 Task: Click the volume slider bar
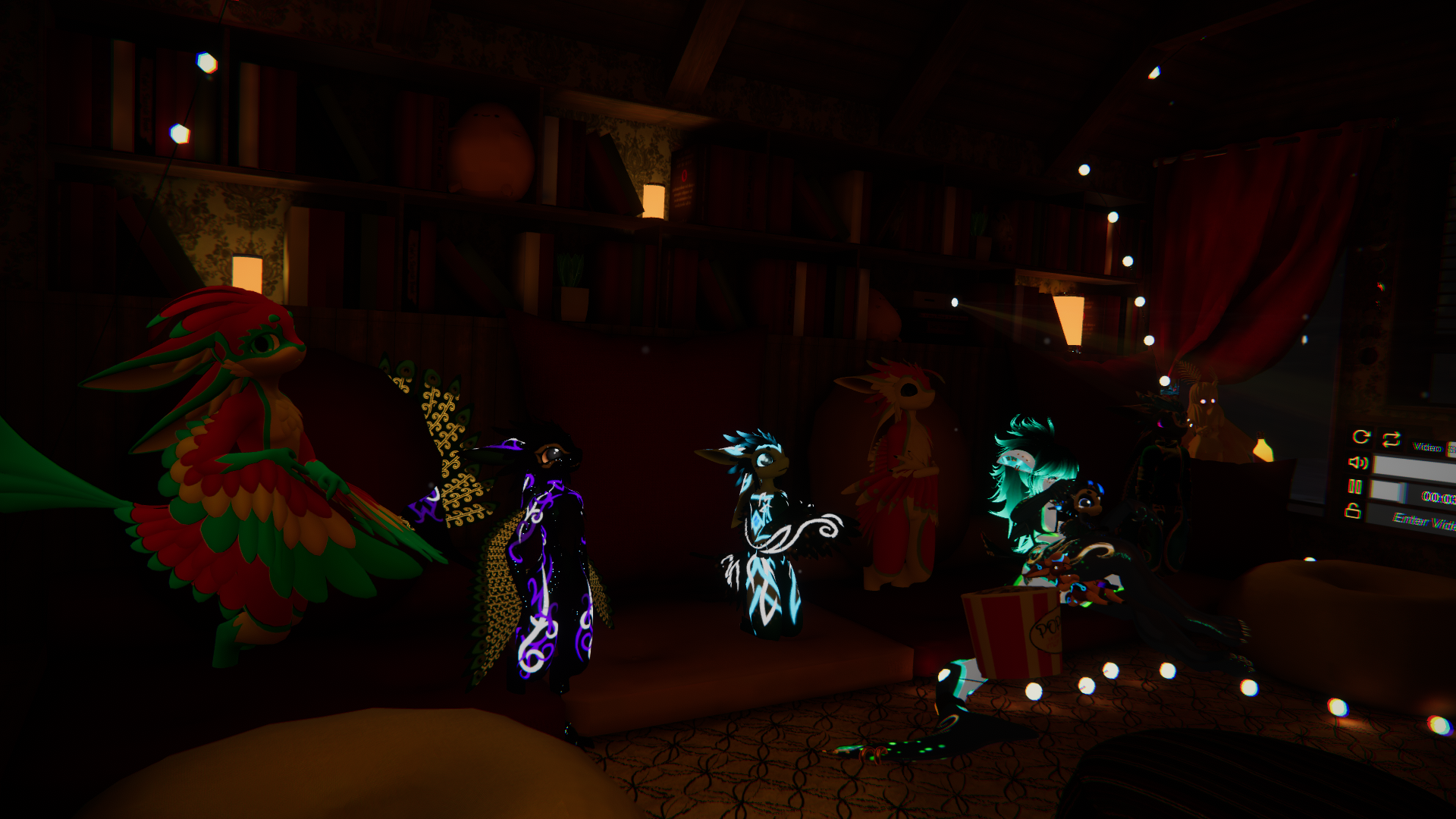pyautogui.click(x=1415, y=469)
